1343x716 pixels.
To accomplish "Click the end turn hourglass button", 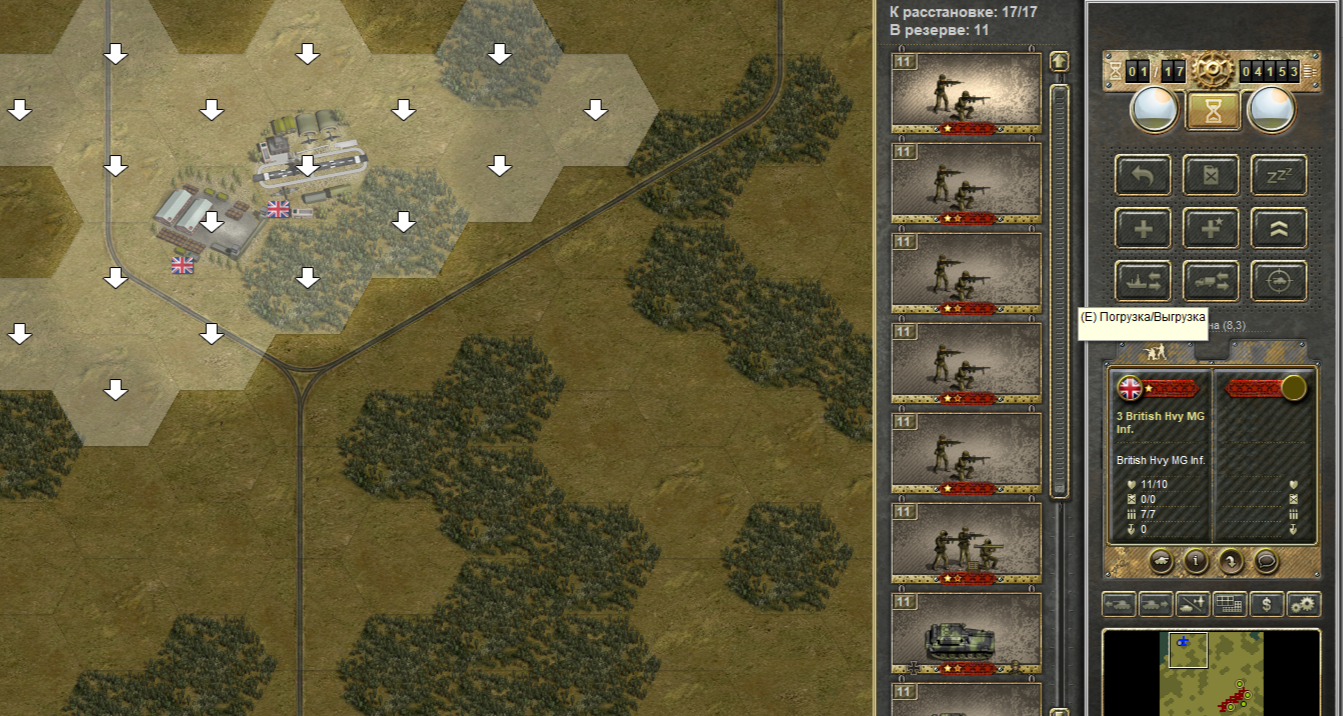I will pos(1213,111).
